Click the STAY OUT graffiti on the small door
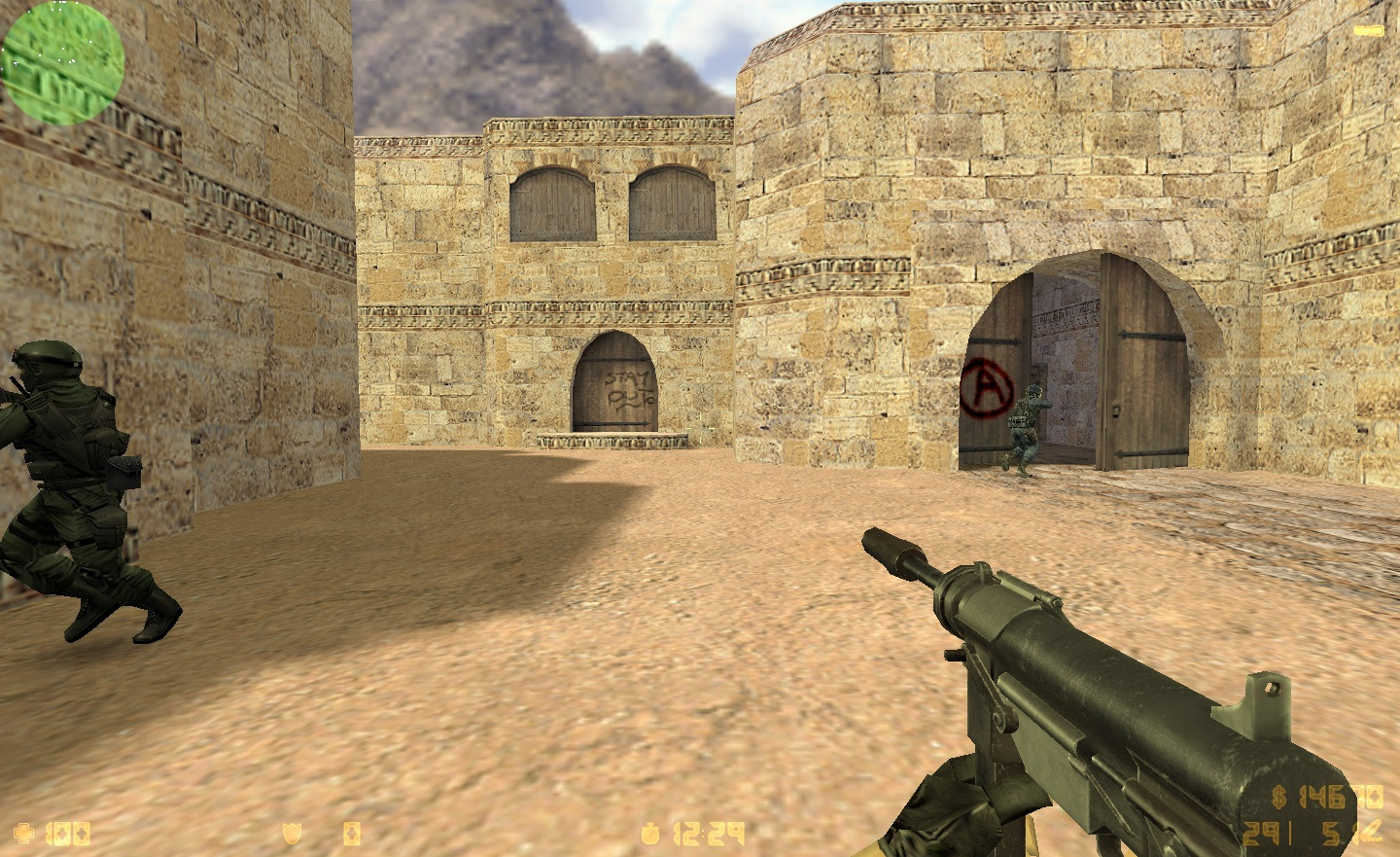 [x=630, y=386]
